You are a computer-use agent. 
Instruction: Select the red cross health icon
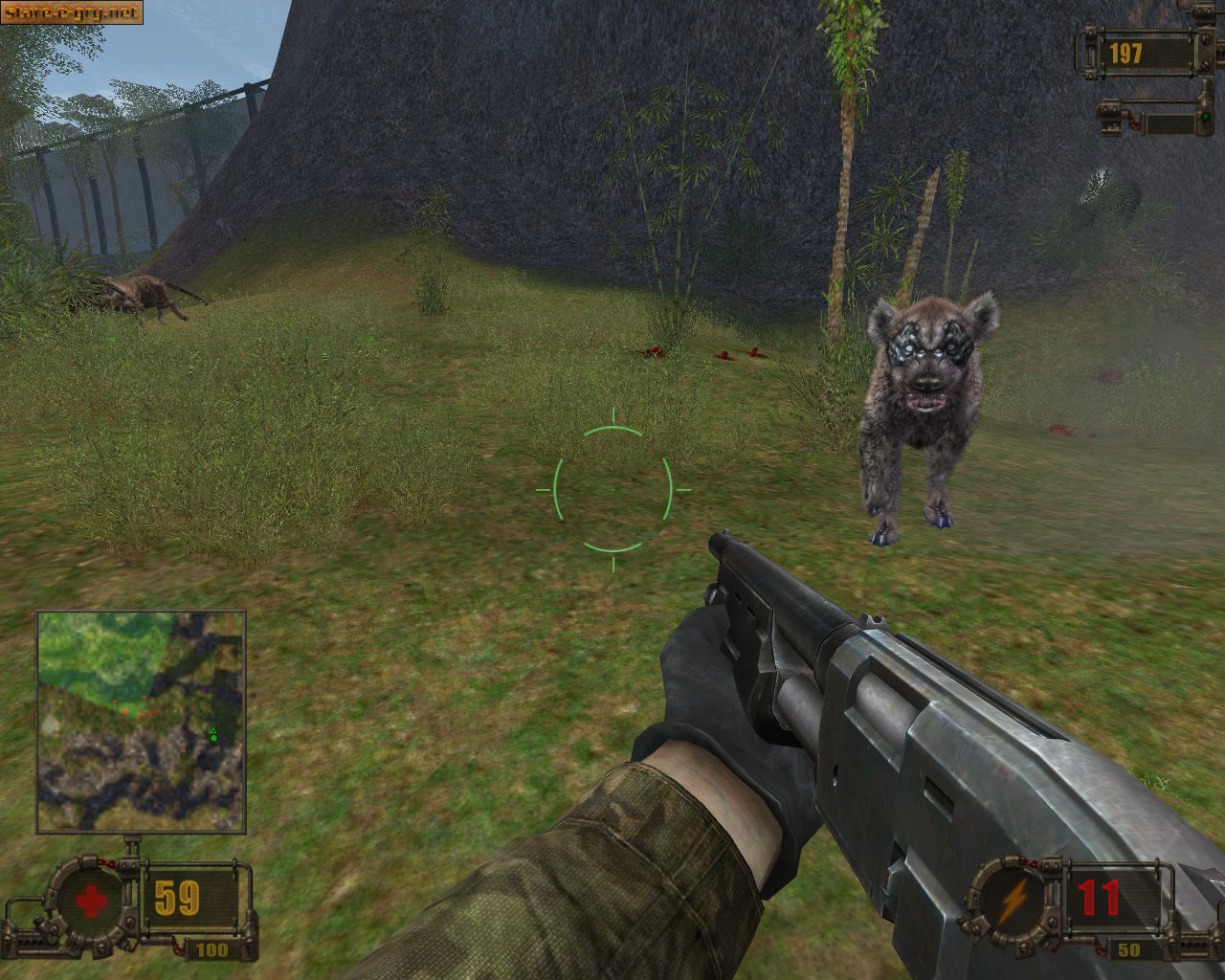coord(90,901)
